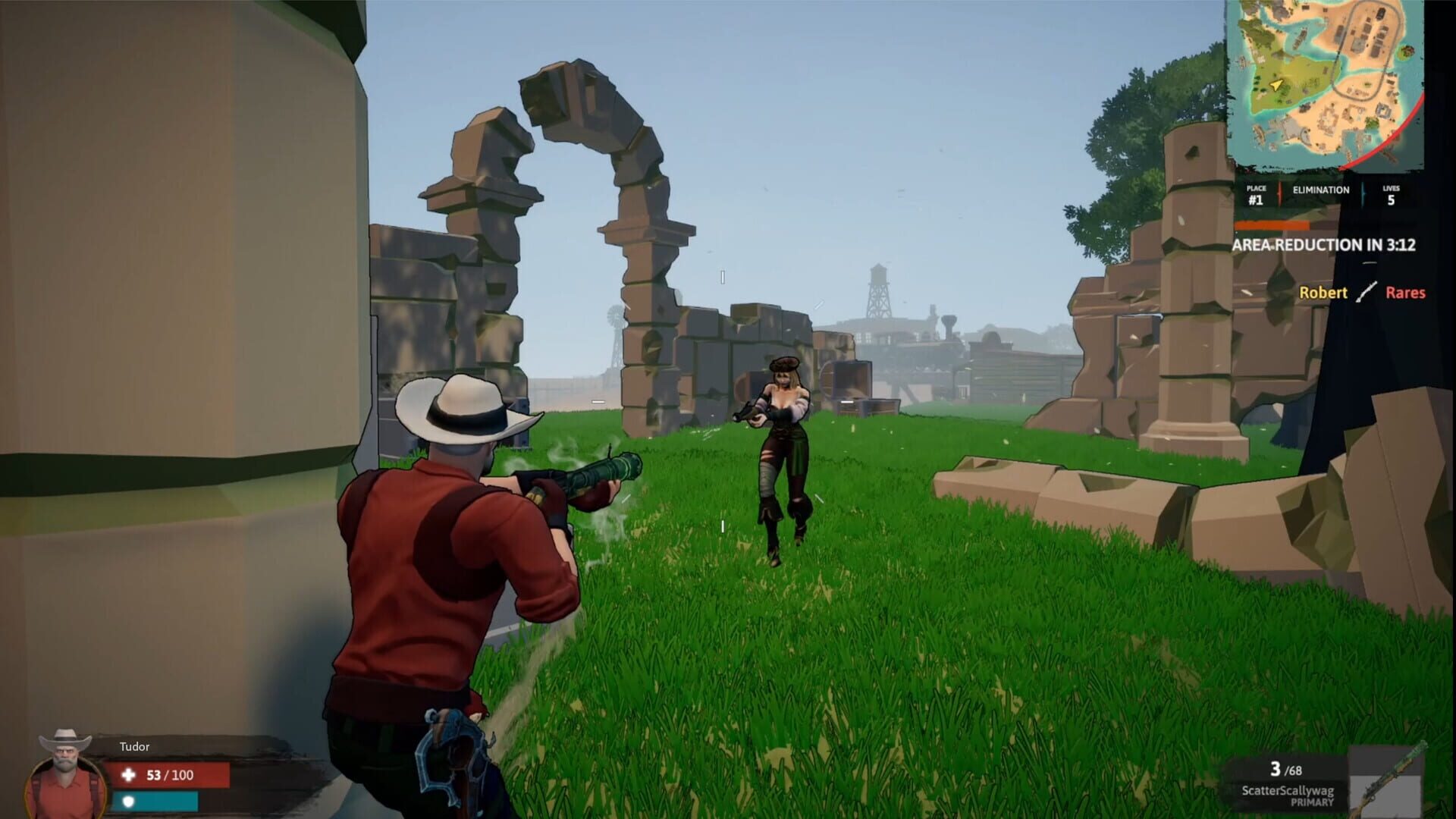The image size is (1456, 819).
Task: Click the orange area reduction progress bar
Action: pyautogui.click(x=1271, y=226)
